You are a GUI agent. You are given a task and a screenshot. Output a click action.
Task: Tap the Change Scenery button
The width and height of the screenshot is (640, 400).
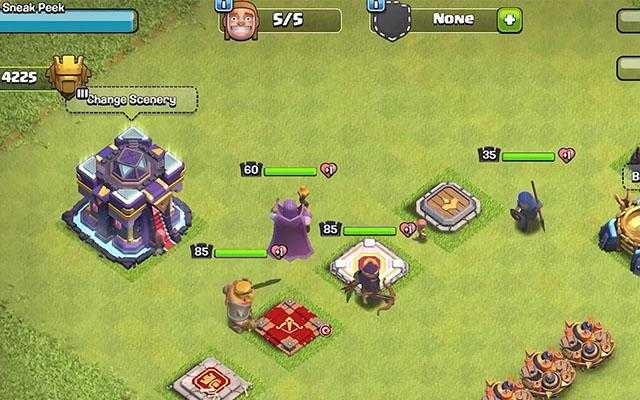click(130, 100)
